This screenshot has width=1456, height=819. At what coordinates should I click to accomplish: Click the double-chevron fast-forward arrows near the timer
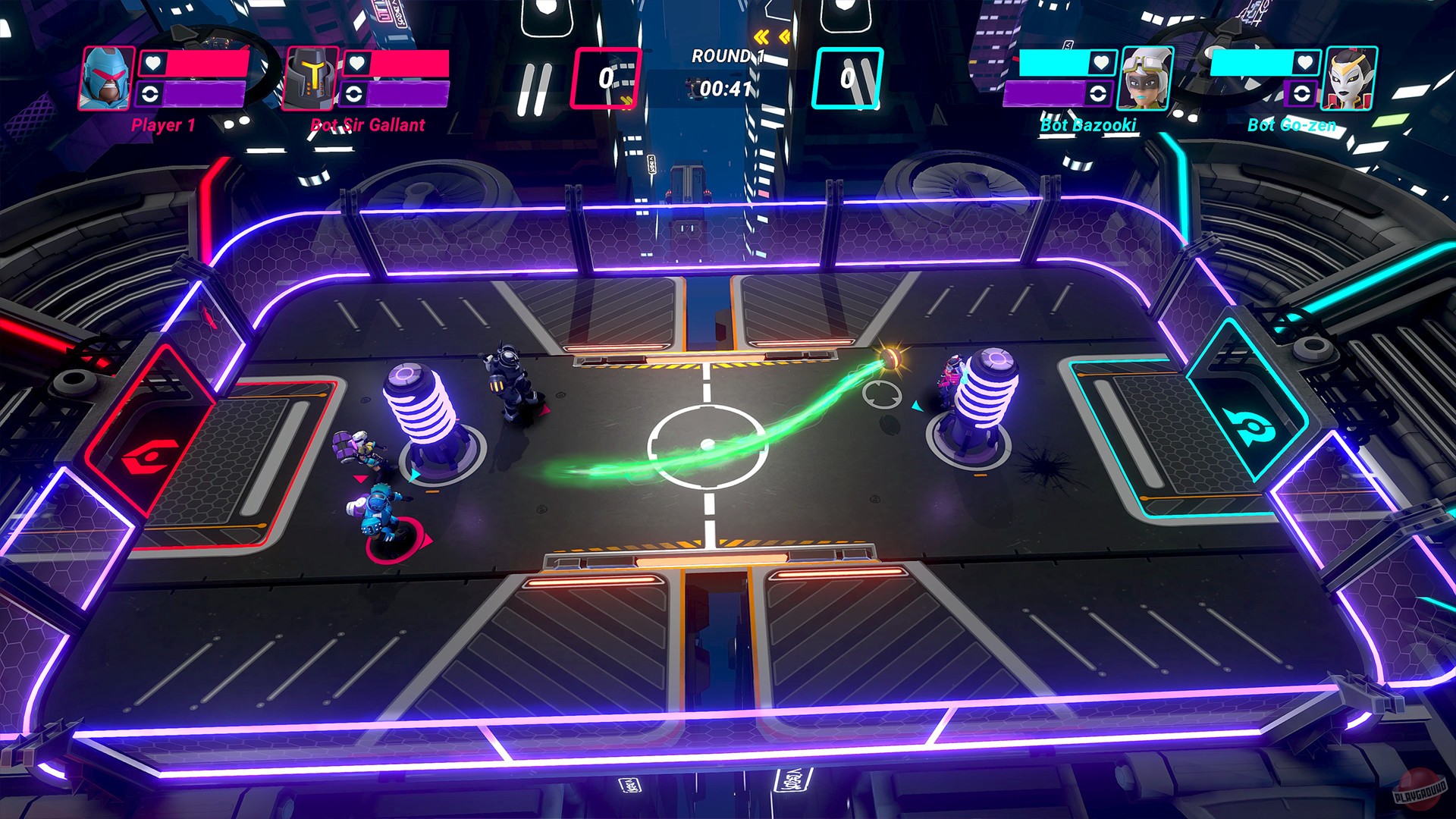[x=773, y=35]
